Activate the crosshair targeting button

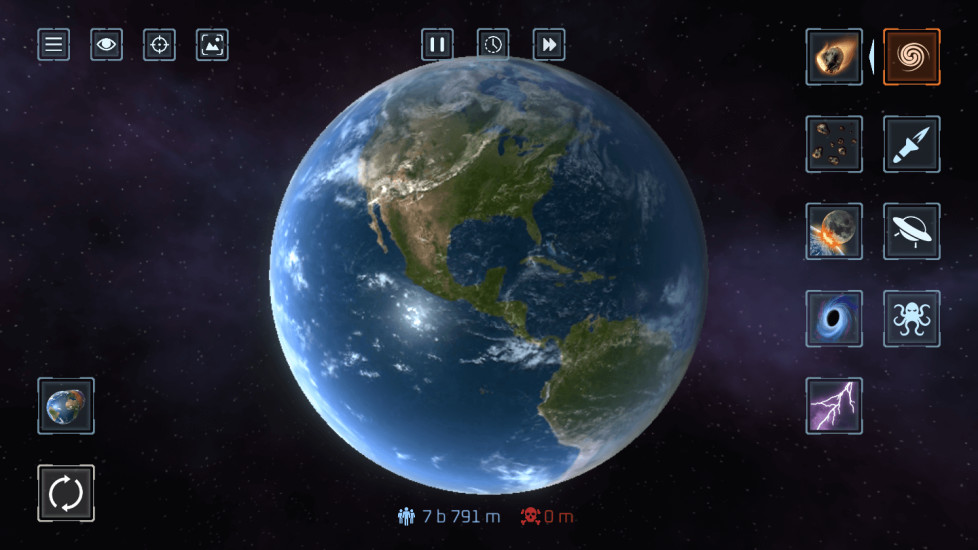coord(159,44)
